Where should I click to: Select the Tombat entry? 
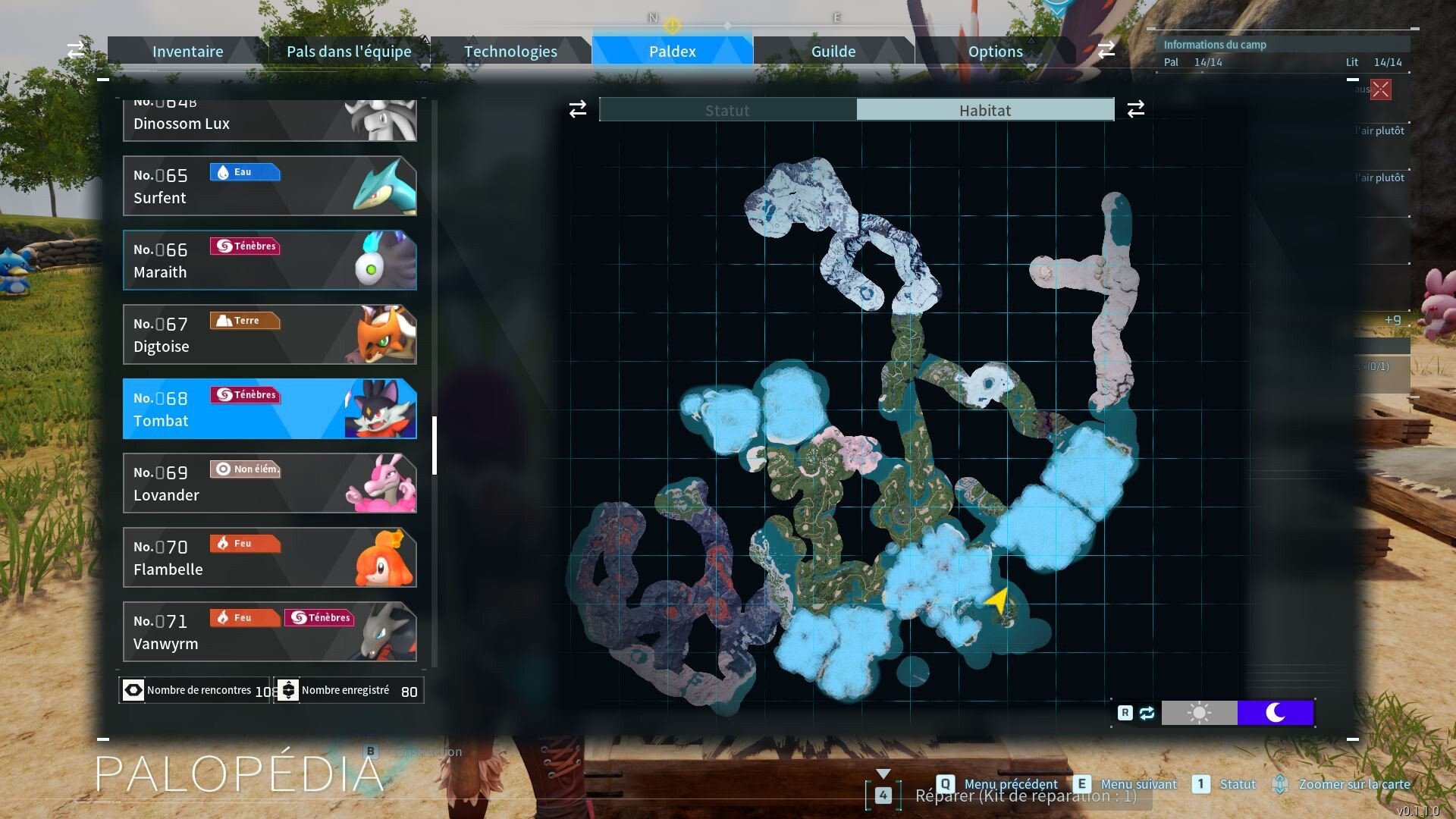pyautogui.click(x=269, y=409)
